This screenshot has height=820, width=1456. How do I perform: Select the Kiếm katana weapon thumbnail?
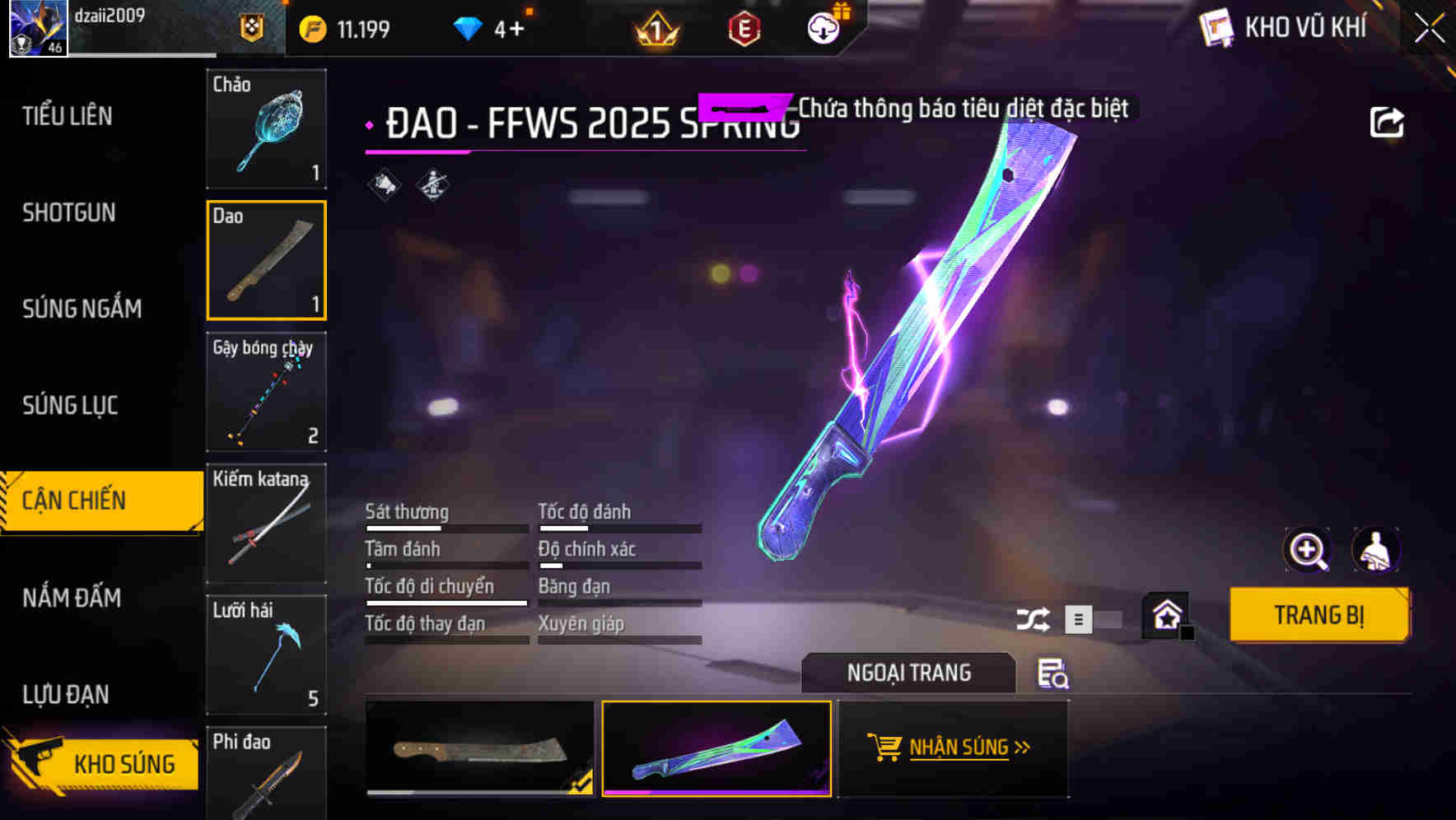[x=266, y=524]
